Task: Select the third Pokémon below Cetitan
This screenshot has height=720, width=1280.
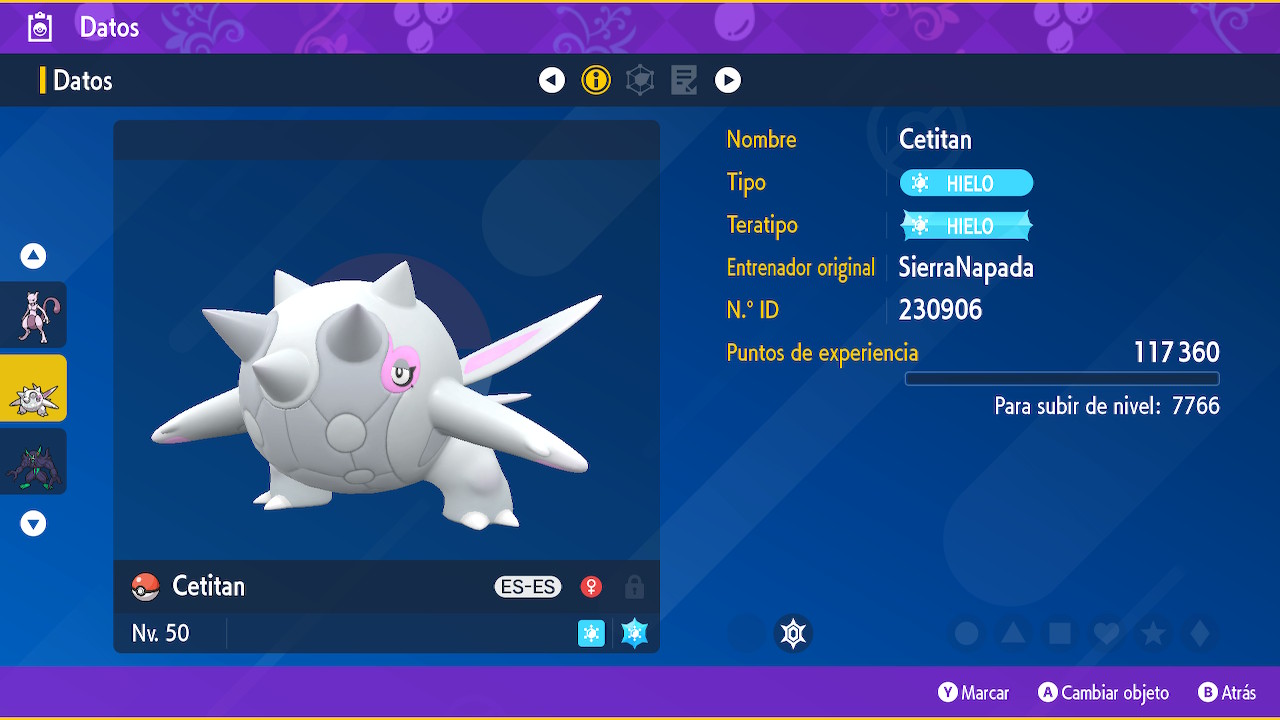Action: [34, 461]
